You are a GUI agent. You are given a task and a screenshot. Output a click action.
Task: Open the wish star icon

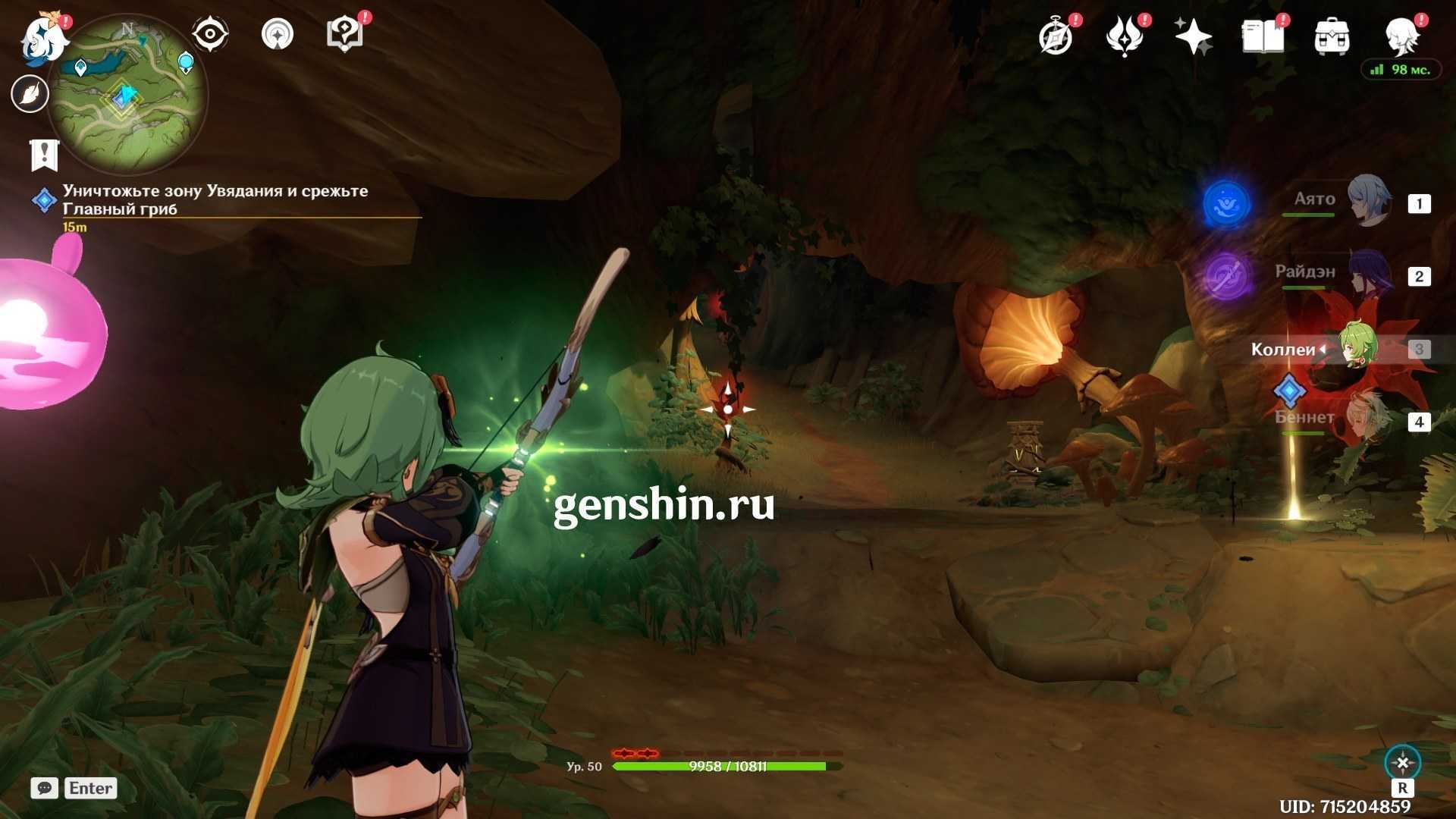tap(1193, 36)
